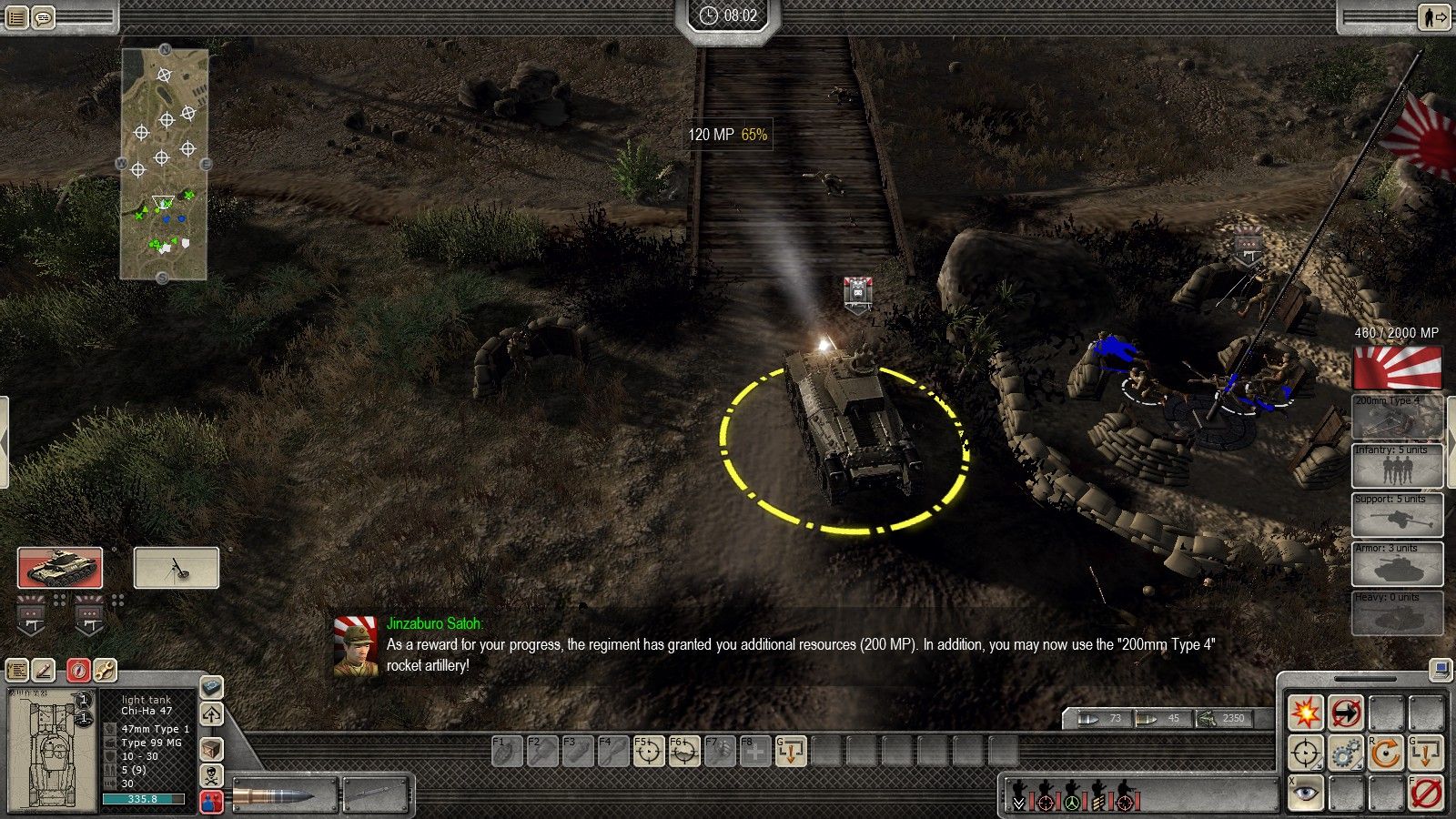Click the gears engine command button

1346,753
